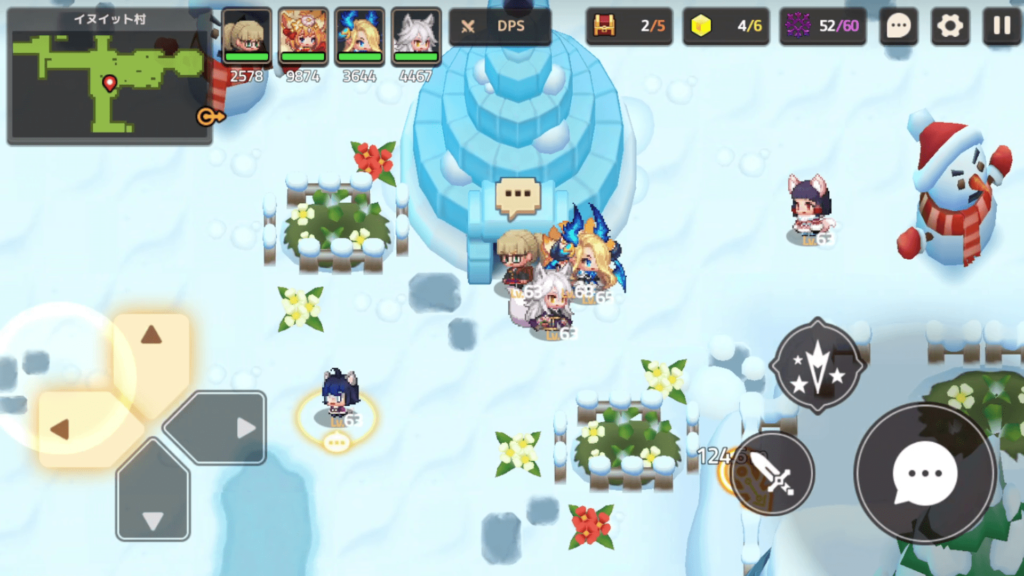The image size is (1024, 576).
Task: Activate the star chain skill button
Action: pos(818,365)
